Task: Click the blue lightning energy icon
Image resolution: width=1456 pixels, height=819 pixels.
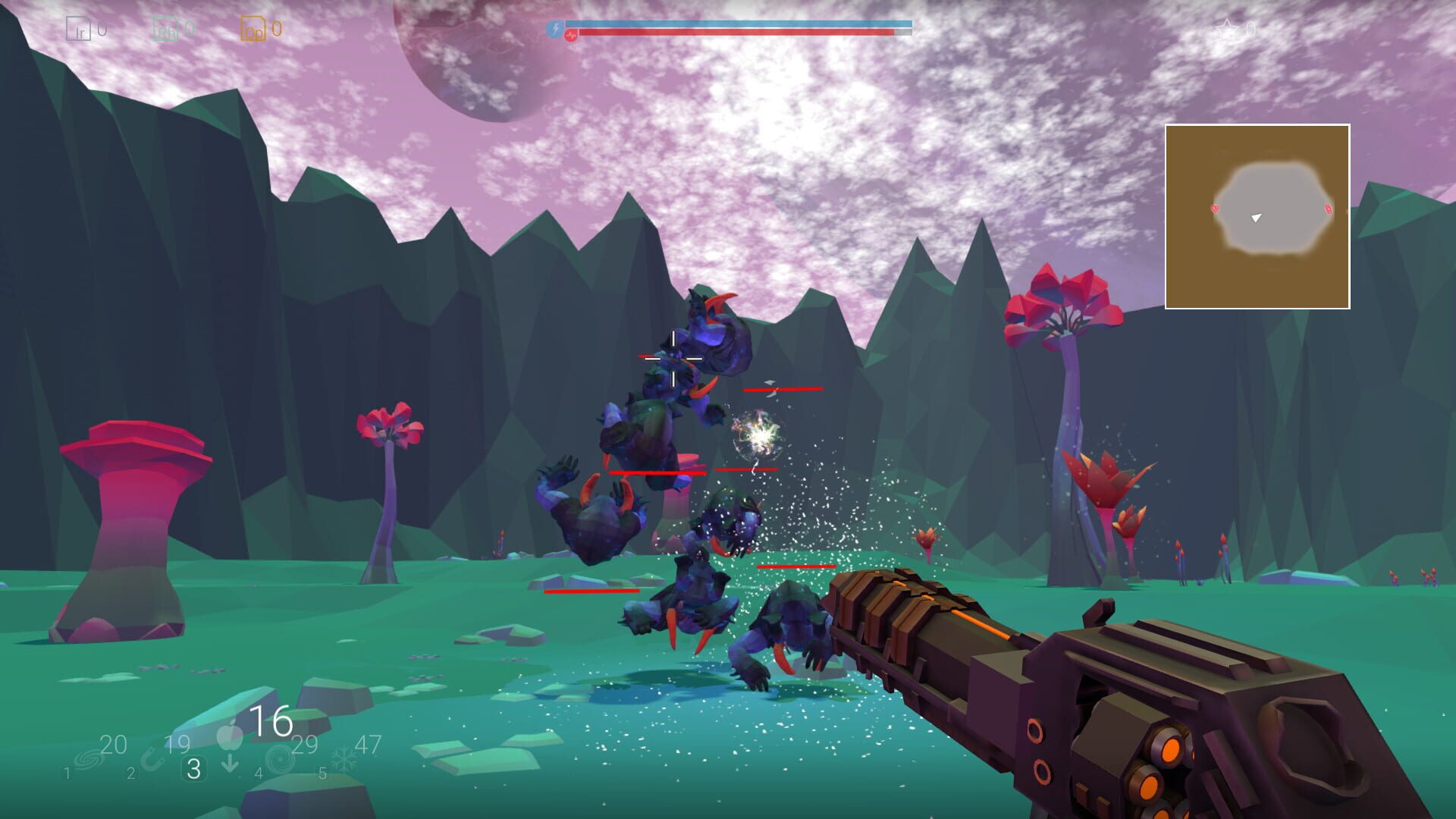Action: (556, 30)
